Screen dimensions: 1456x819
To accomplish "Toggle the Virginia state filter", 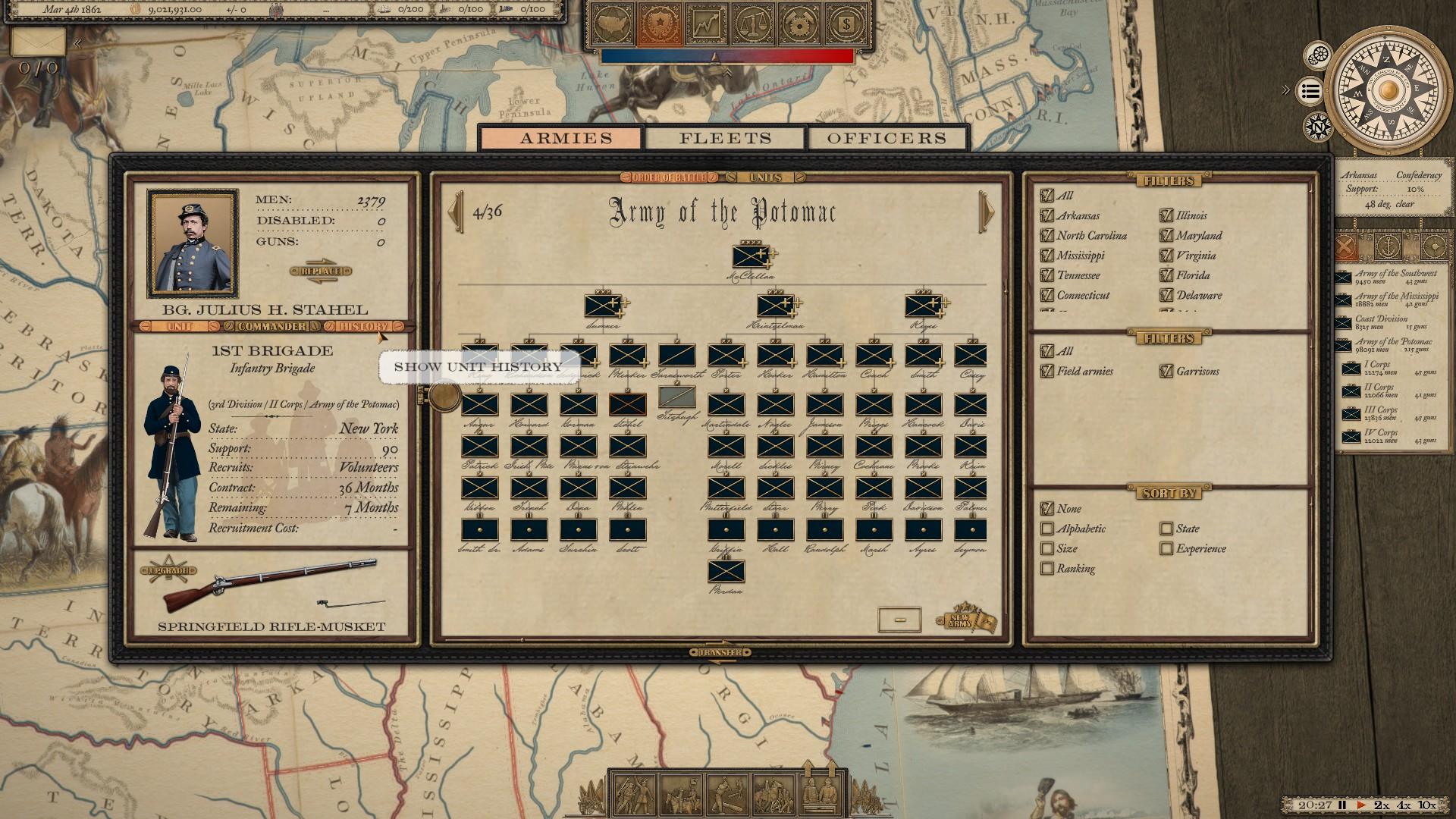I will pyautogui.click(x=1166, y=256).
